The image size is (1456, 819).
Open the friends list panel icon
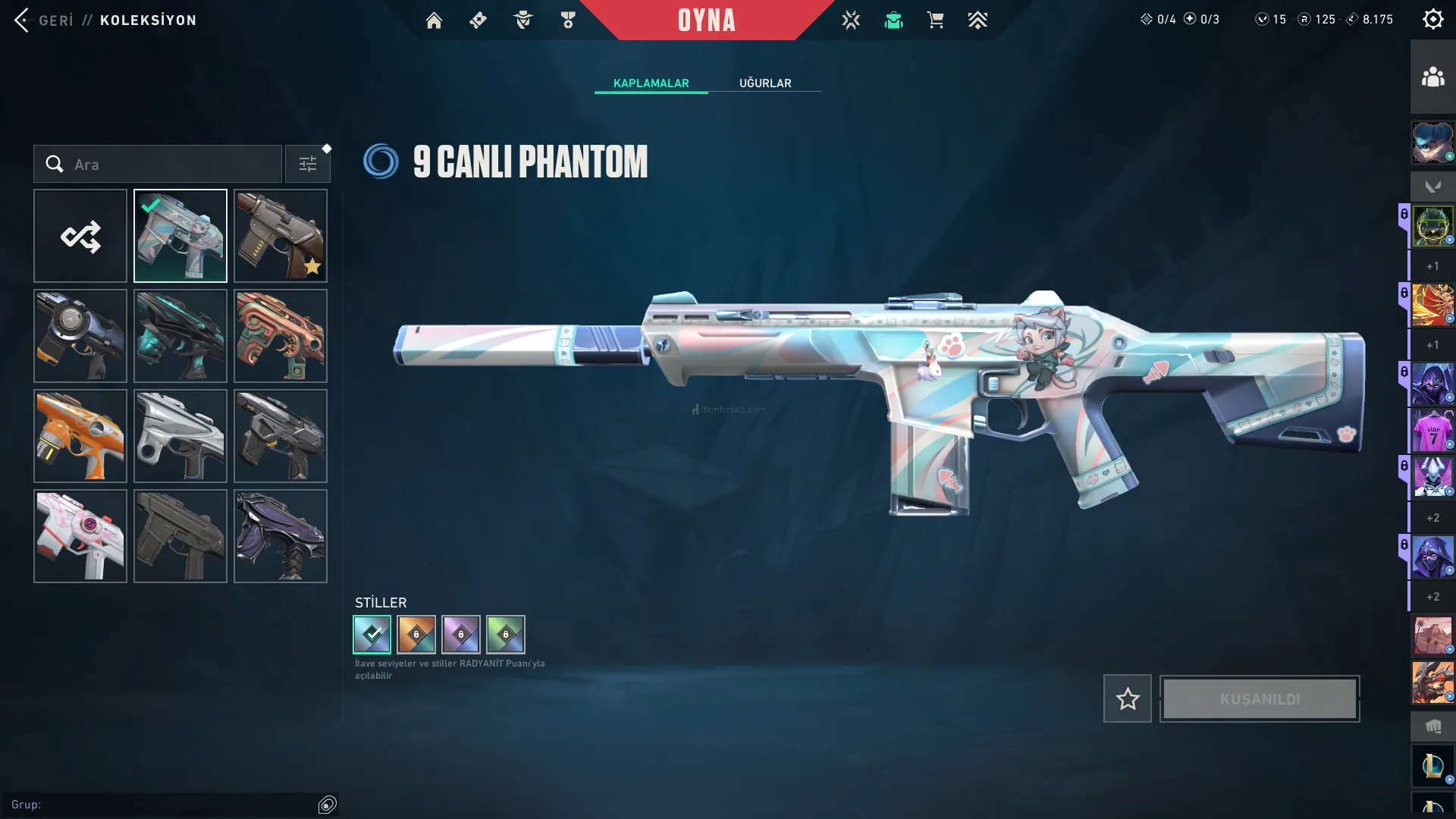click(x=1432, y=77)
